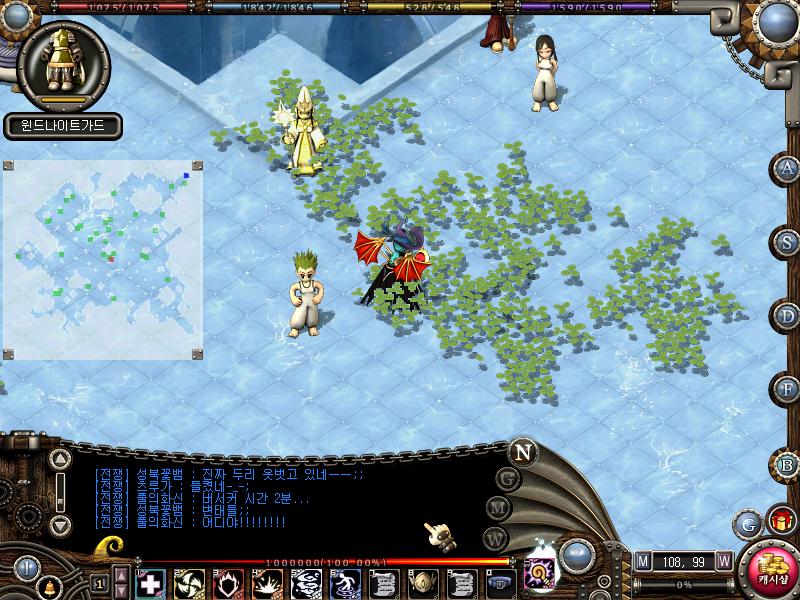Select the M chat channel button
The height and width of the screenshot is (600, 800).
(x=499, y=509)
